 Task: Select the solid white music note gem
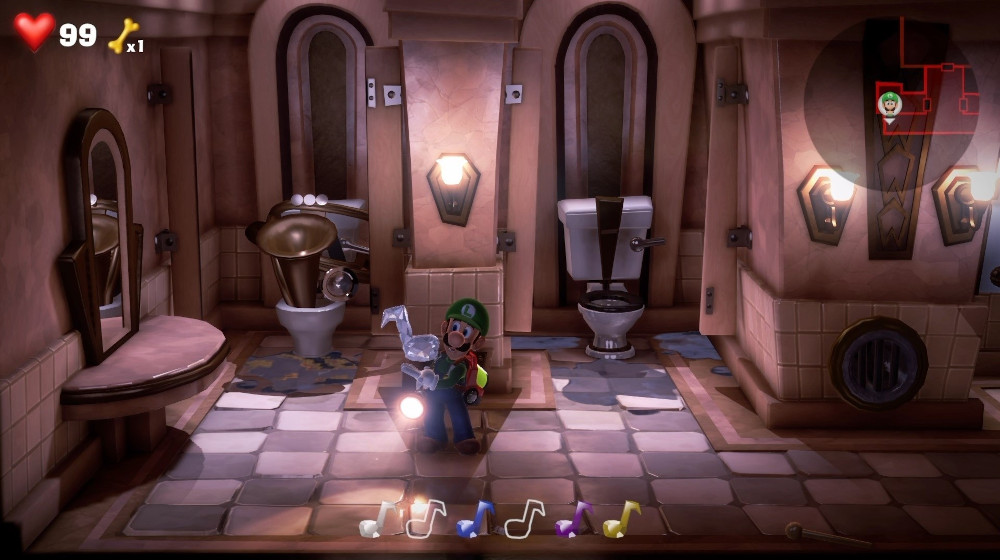click(x=376, y=519)
